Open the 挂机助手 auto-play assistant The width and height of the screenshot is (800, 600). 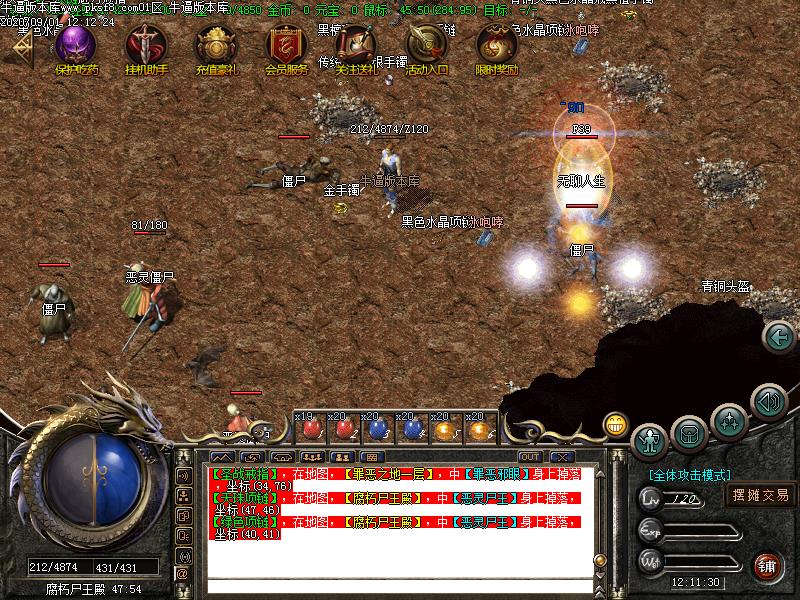click(x=146, y=47)
